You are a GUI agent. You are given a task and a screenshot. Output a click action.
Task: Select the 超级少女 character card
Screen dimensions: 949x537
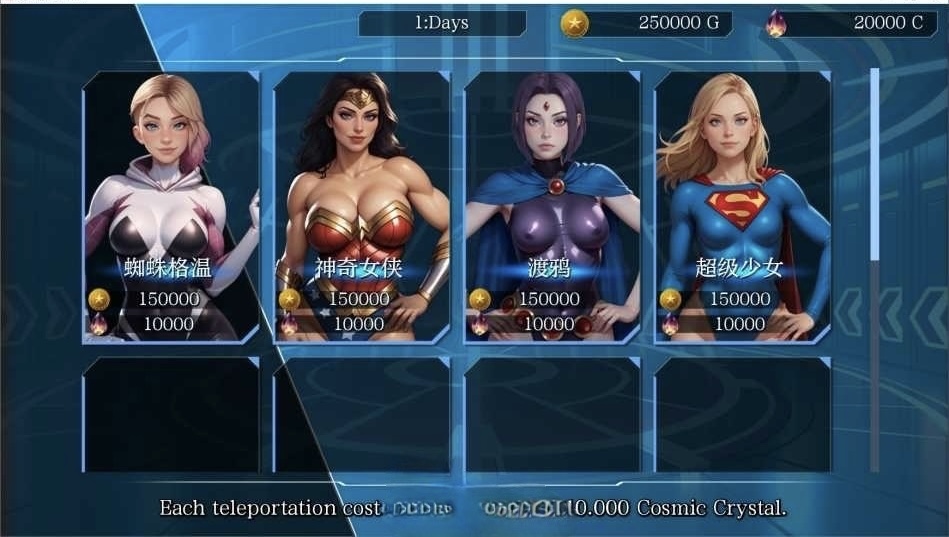click(742, 207)
